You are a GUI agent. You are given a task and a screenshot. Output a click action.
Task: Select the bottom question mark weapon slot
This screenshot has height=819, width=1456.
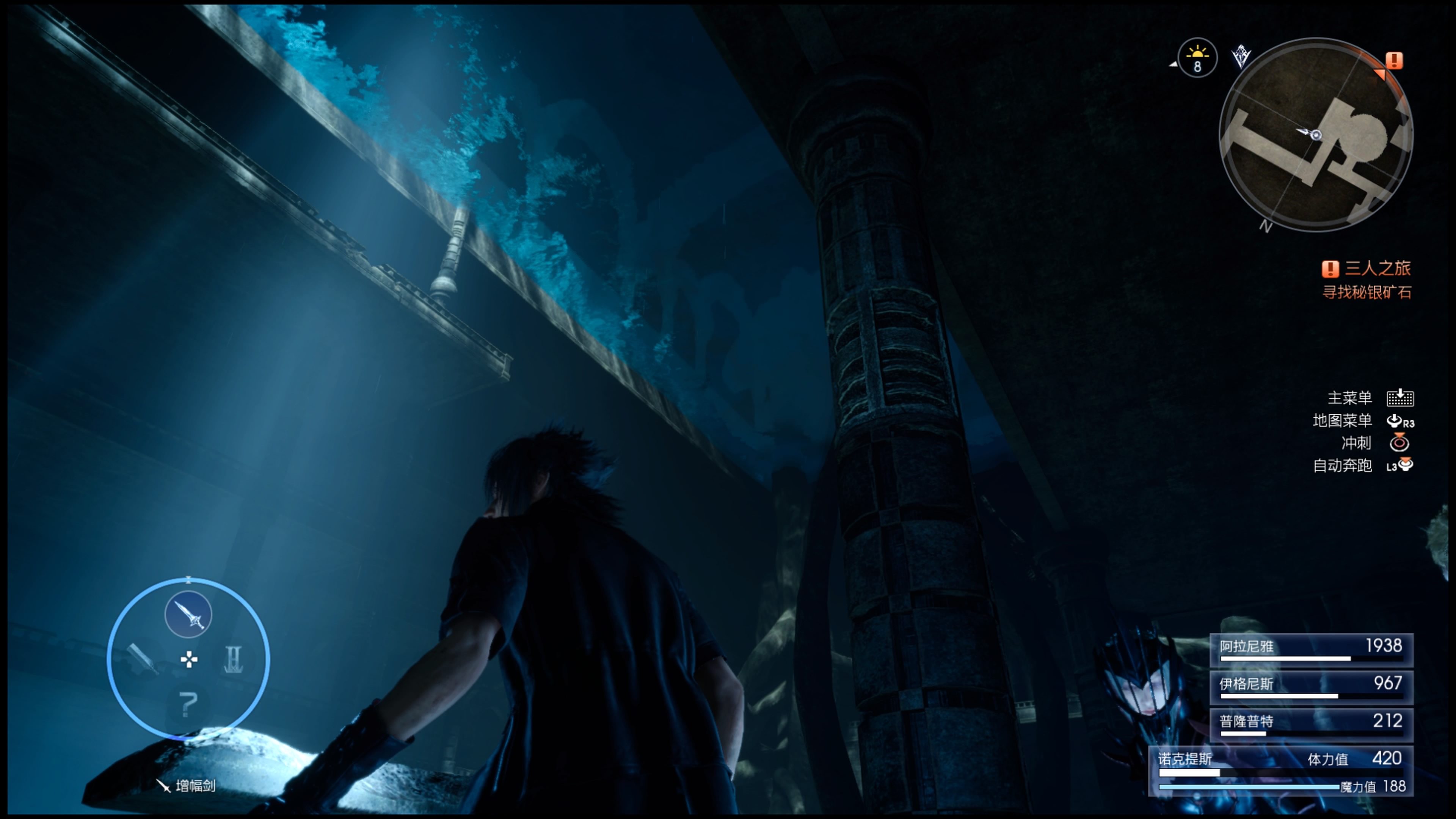coord(188,704)
